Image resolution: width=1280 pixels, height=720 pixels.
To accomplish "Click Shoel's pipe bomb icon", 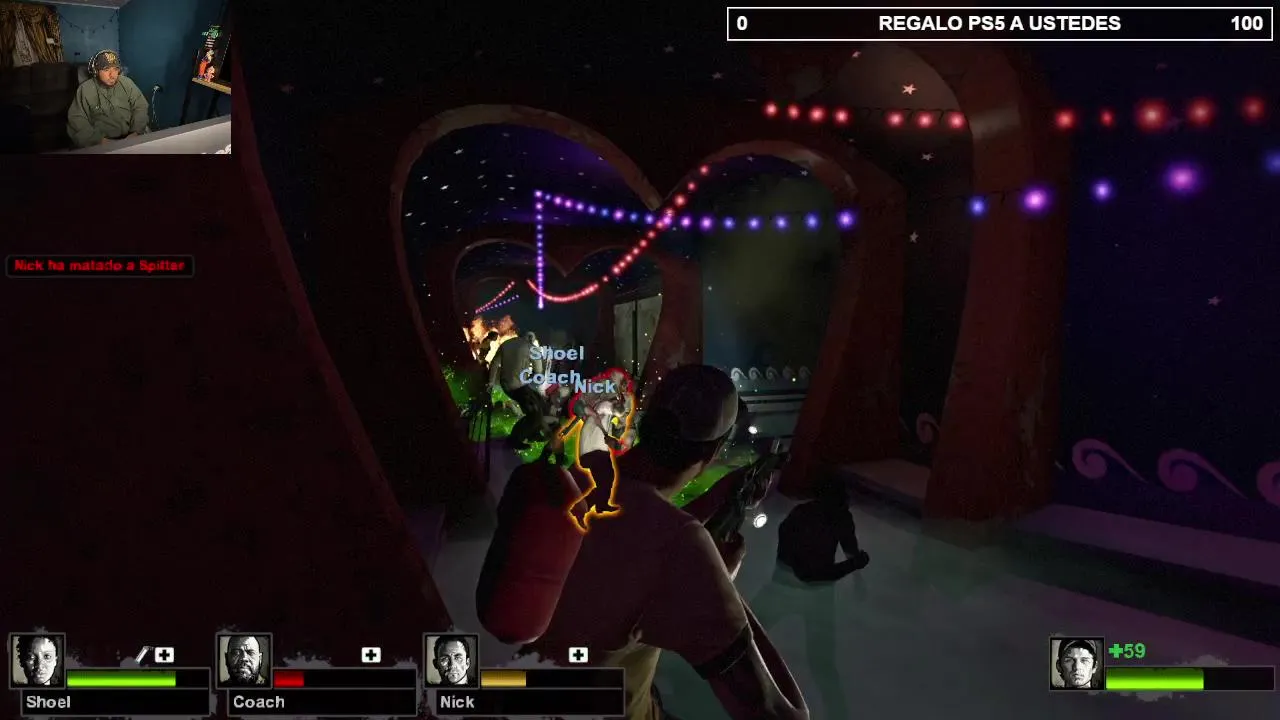I will (142, 655).
